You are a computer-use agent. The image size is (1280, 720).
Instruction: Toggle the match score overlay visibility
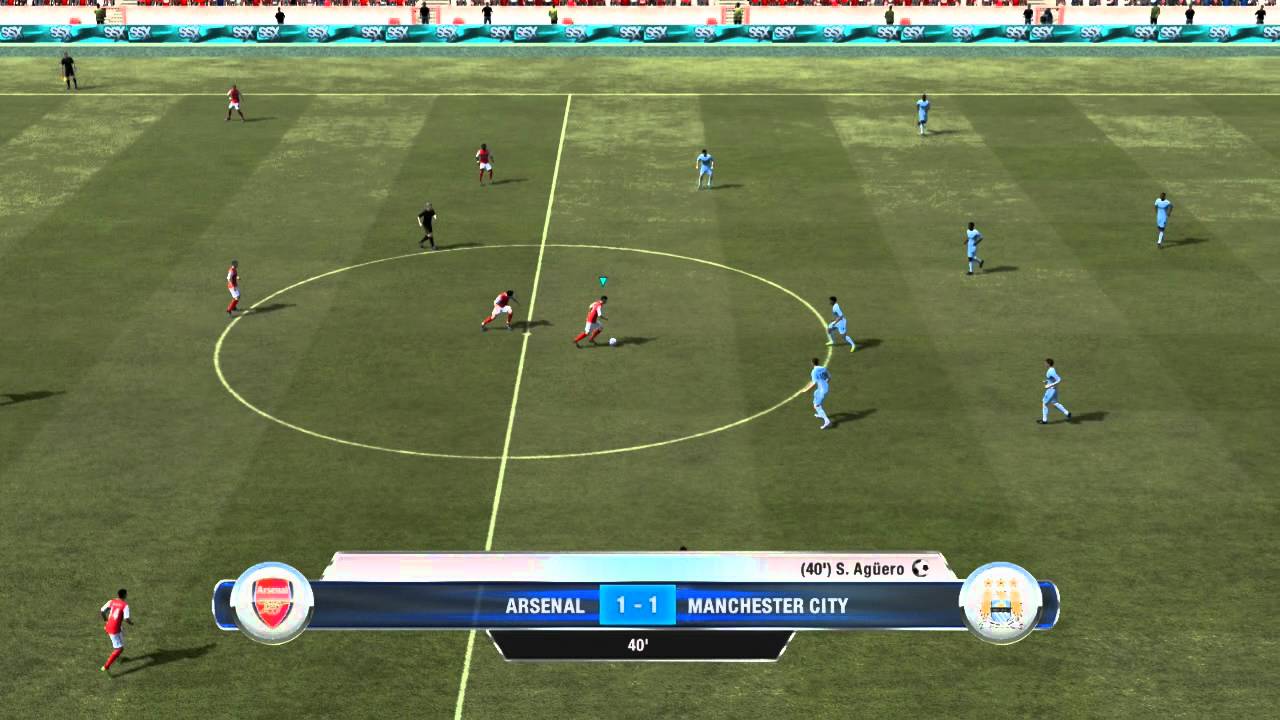point(640,605)
